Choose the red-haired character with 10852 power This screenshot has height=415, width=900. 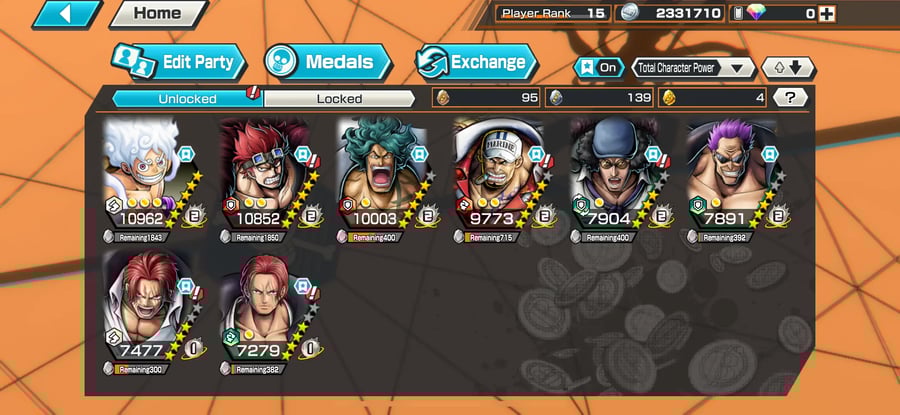coord(263,176)
